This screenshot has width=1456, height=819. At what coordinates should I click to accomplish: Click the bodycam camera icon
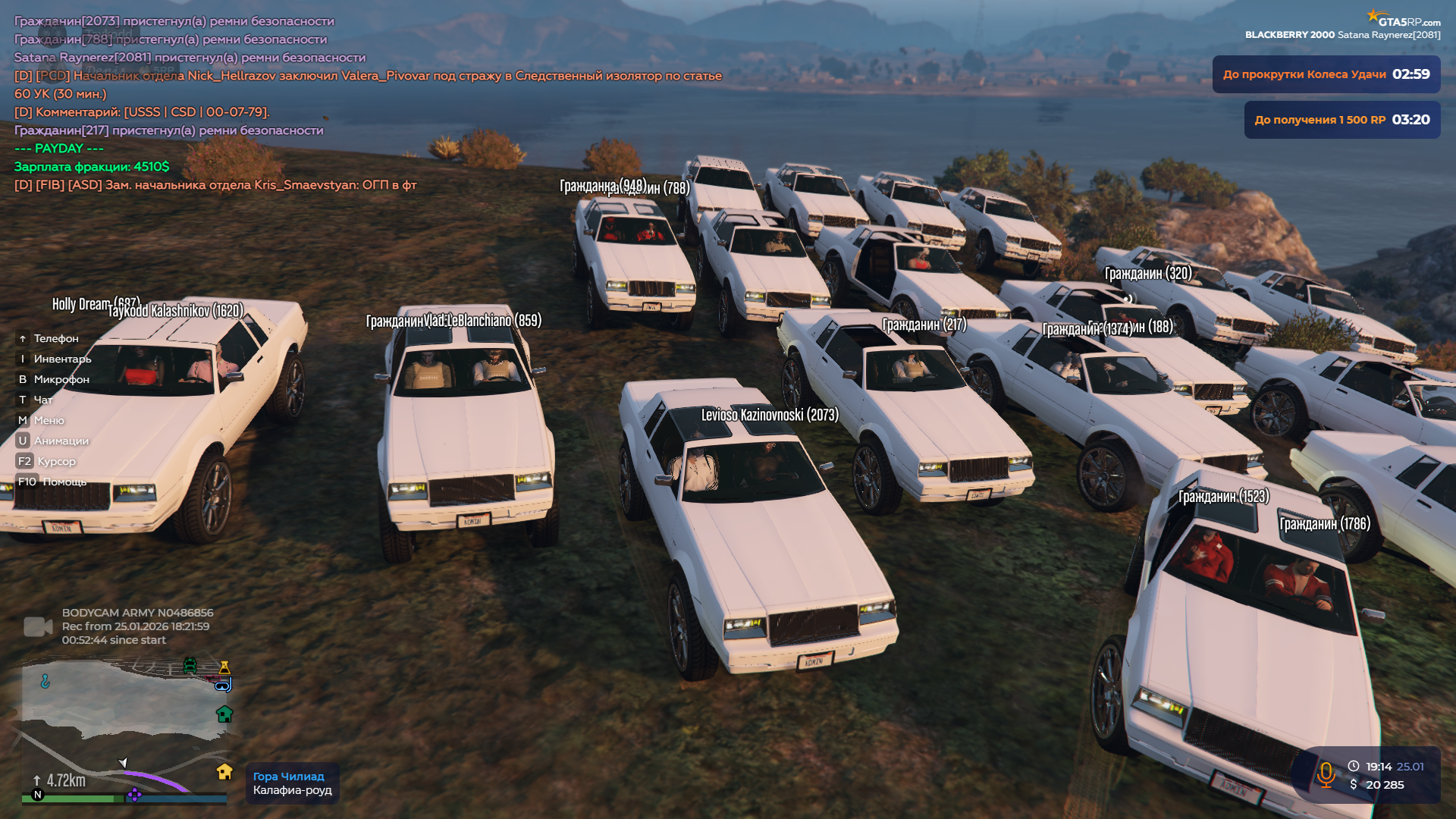click(x=38, y=626)
